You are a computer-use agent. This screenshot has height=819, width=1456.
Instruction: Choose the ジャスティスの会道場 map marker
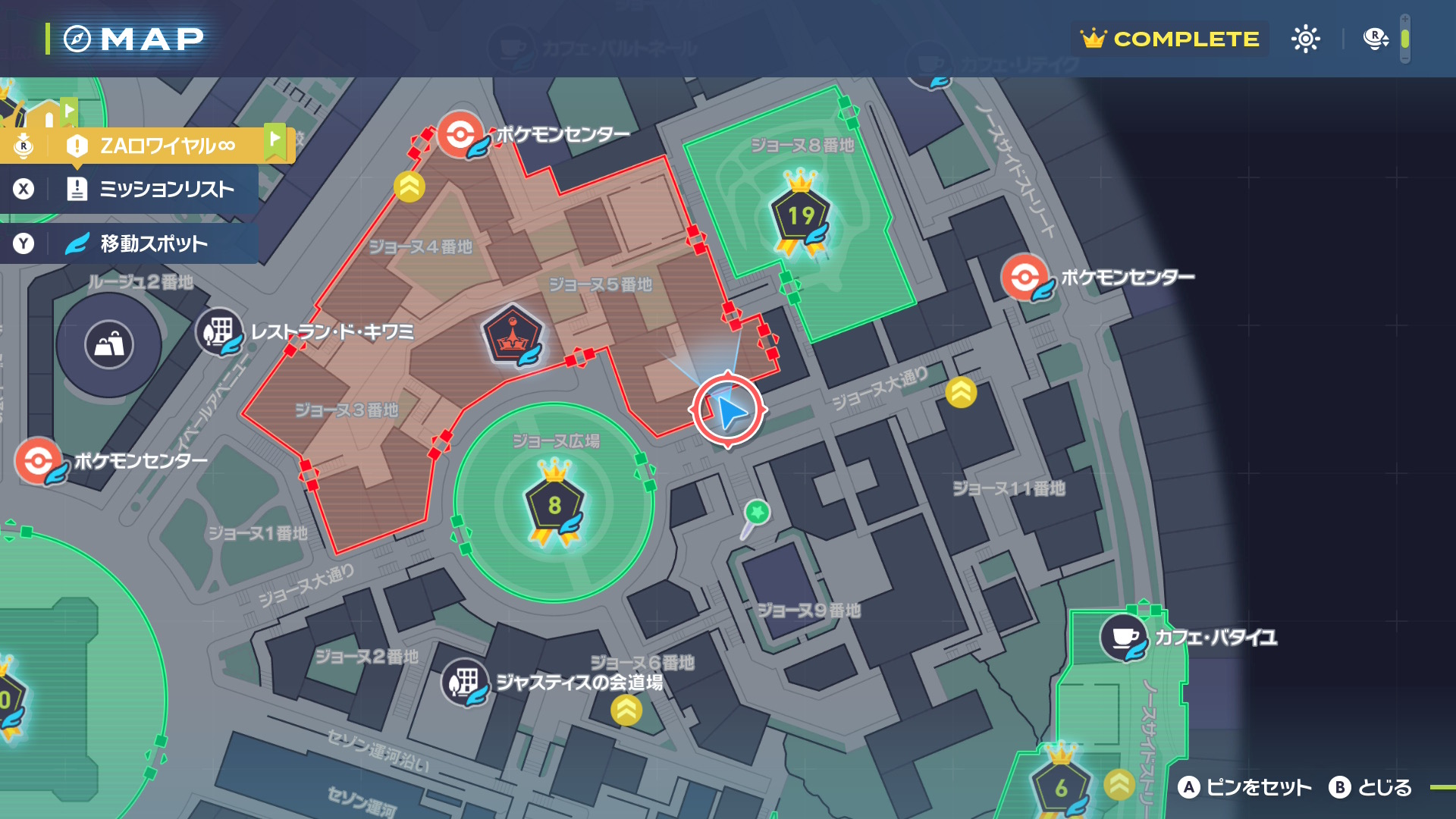coord(464,682)
